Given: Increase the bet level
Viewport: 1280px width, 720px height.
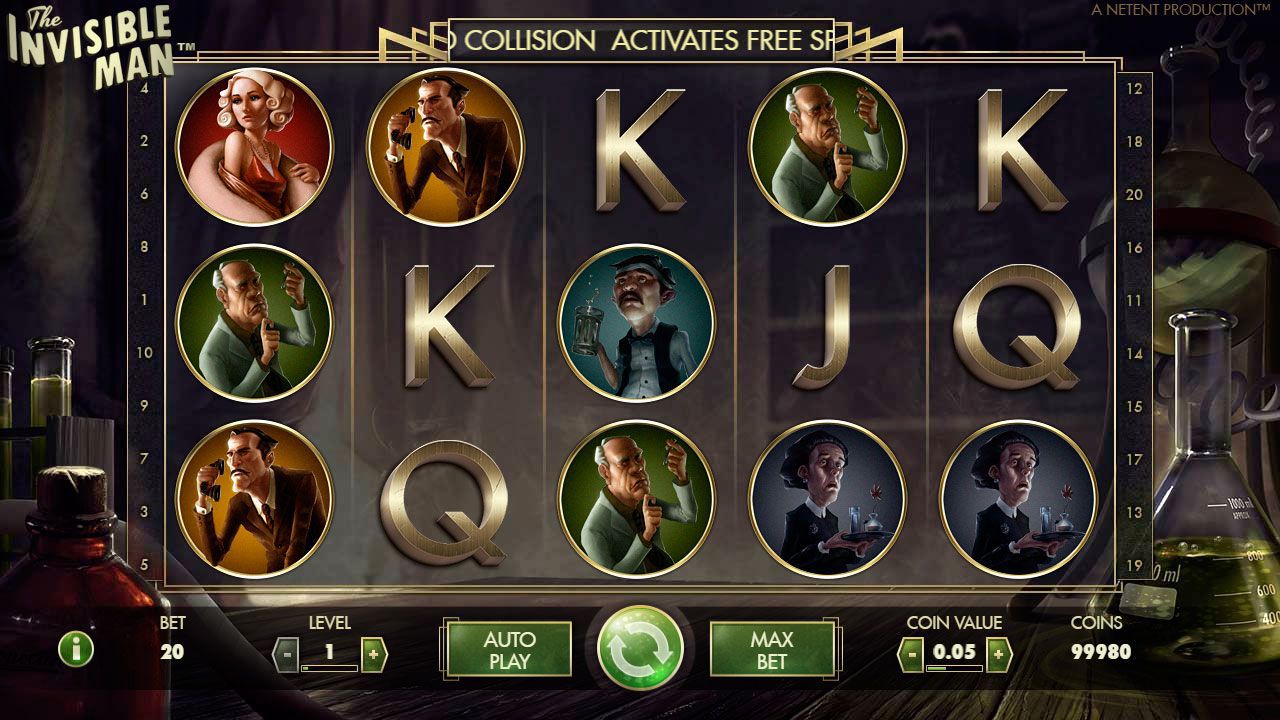Looking at the screenshot, I should [373, 655].
